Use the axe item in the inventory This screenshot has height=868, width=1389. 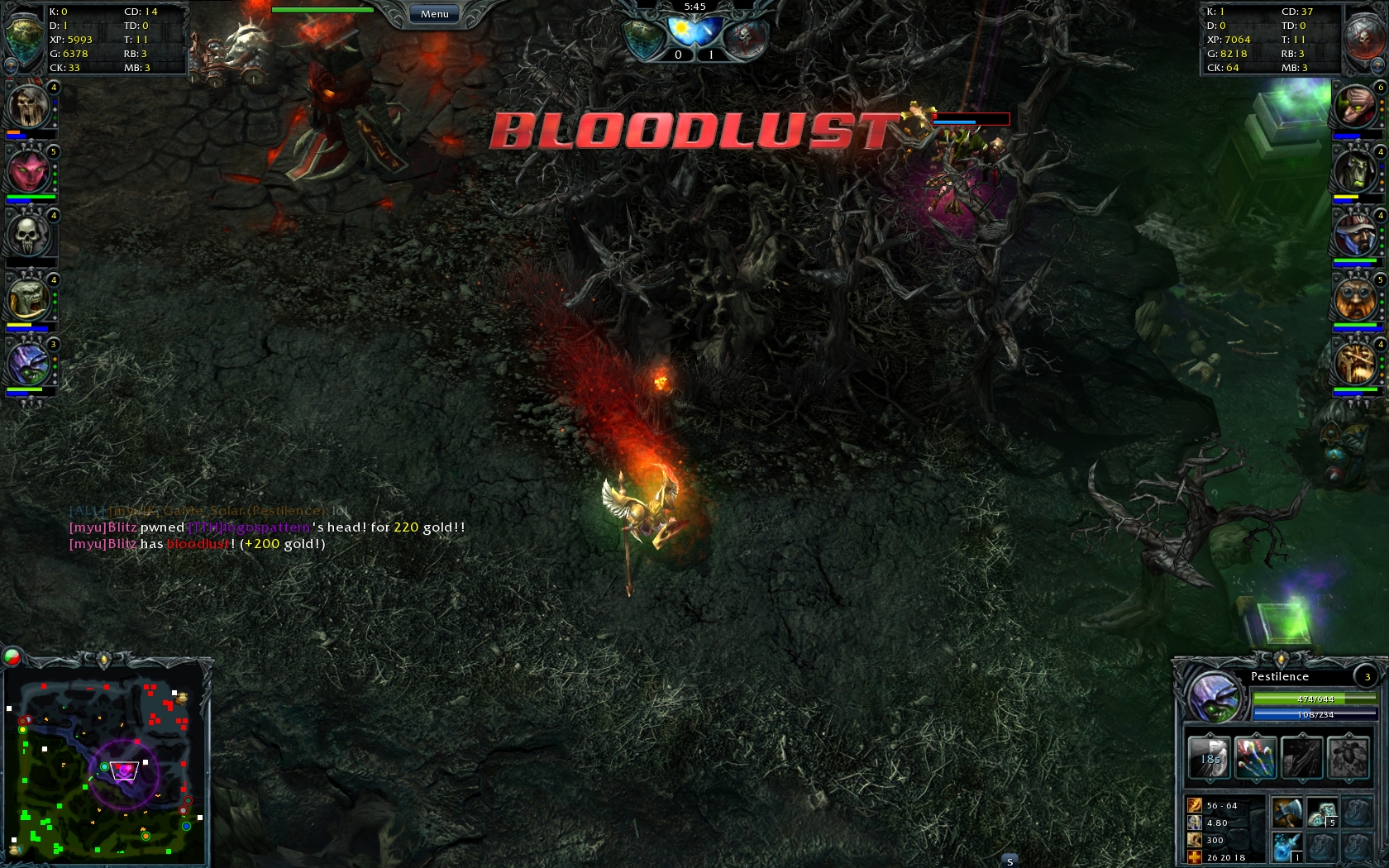pyautogui.click(x=1287, y=812)
